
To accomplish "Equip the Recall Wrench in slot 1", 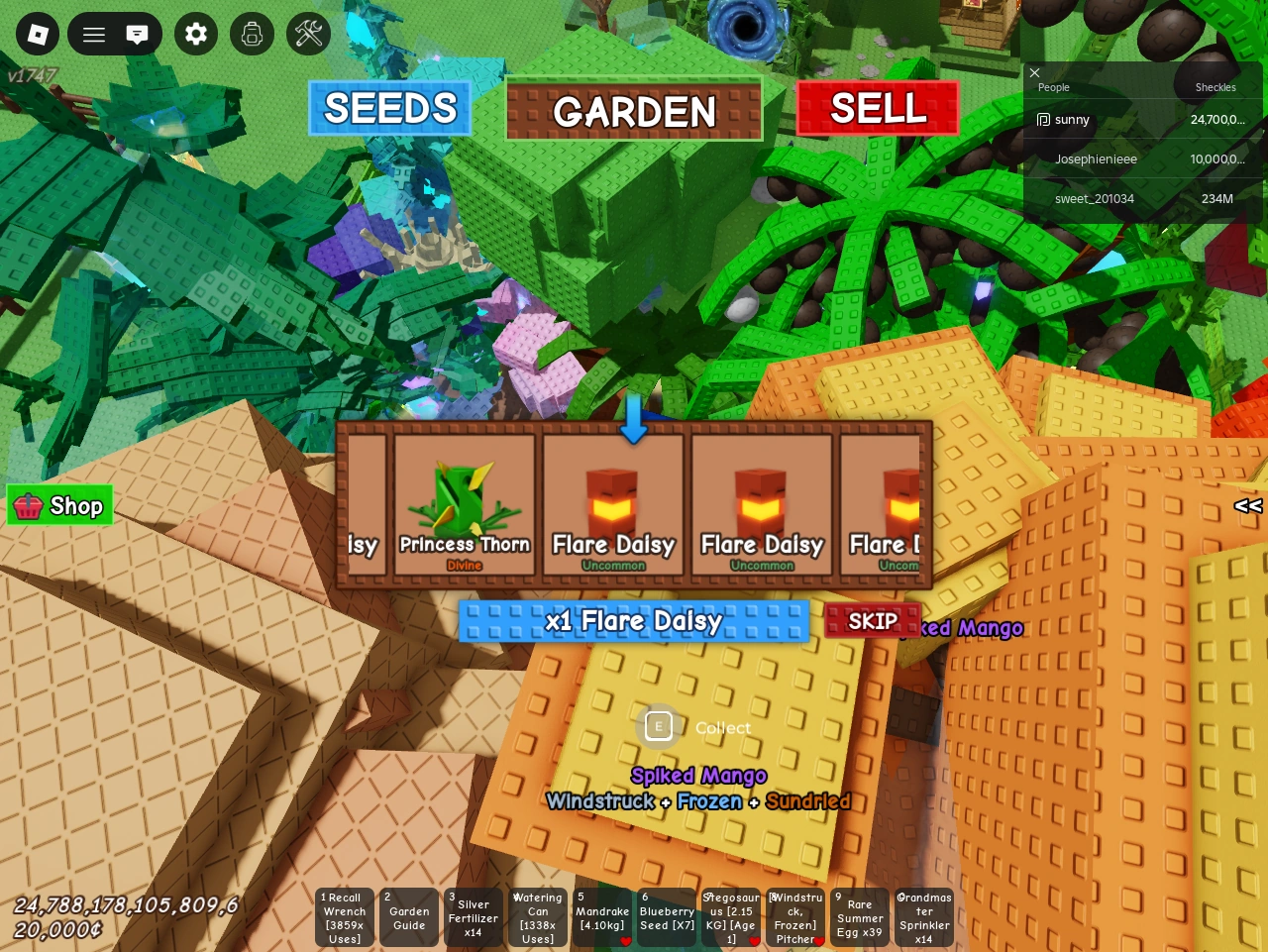I will coord(344,917).
